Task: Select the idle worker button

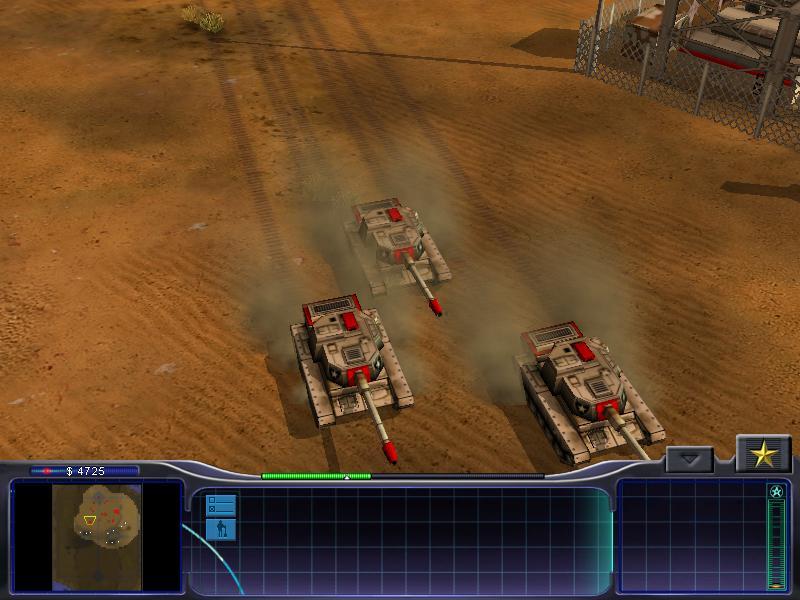Action: point(220,529)
